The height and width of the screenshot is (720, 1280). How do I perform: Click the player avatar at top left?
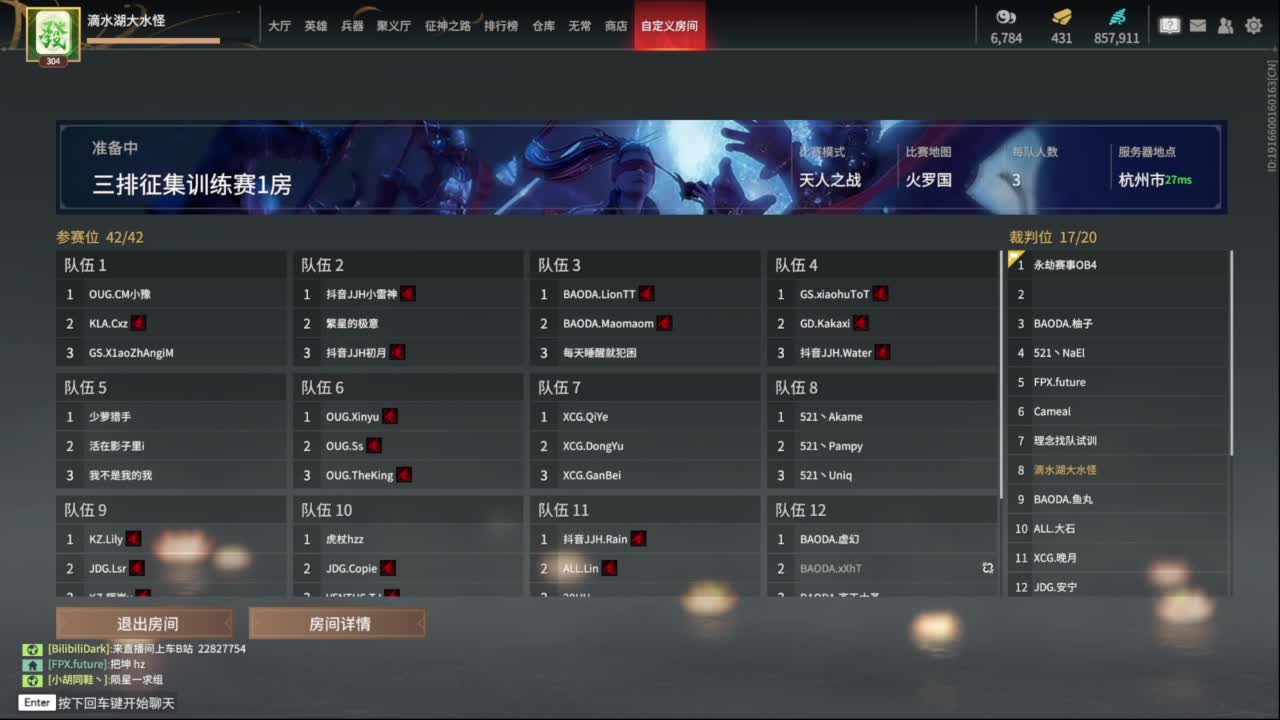point(53,32)
